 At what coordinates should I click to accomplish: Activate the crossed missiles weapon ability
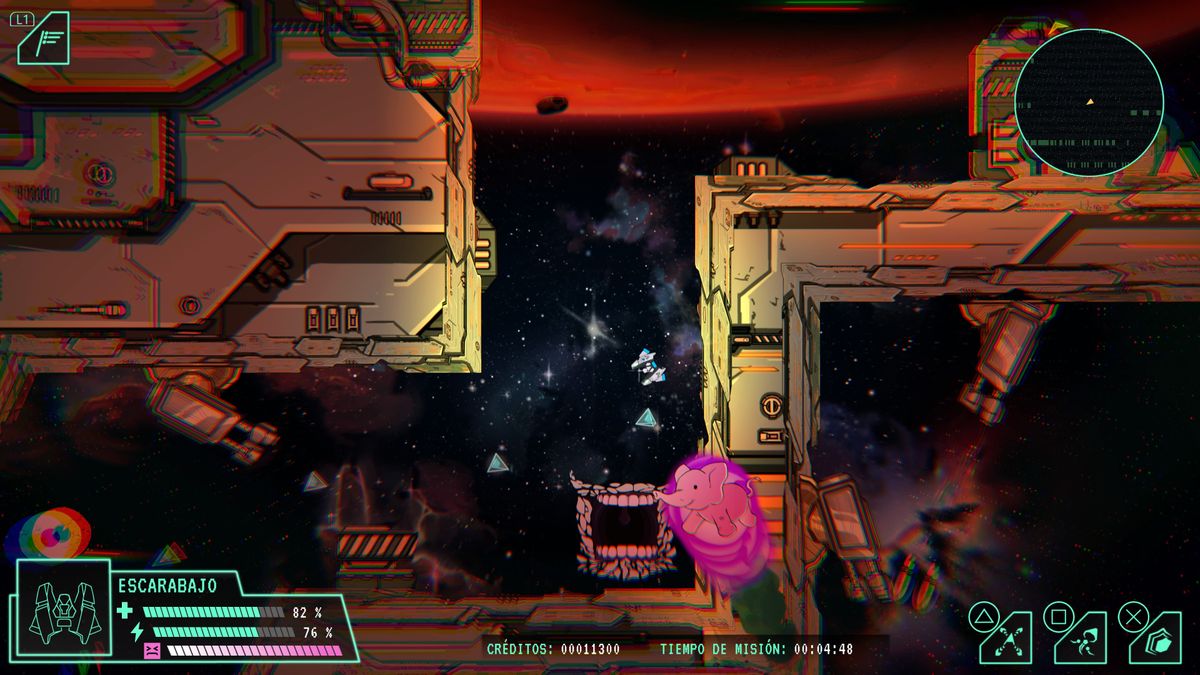point(1006,639)
